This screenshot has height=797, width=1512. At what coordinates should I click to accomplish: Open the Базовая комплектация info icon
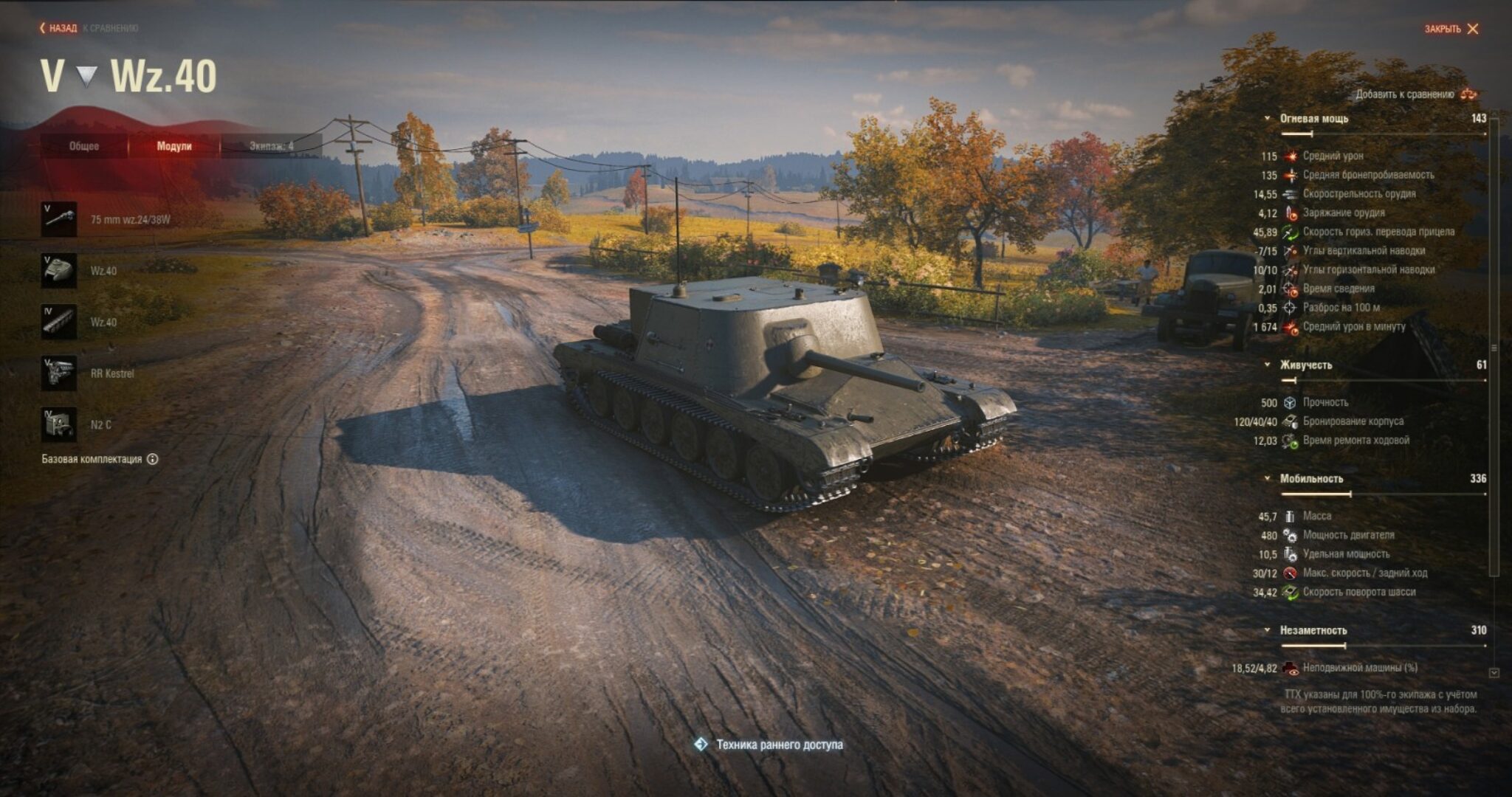click(153, 459)
